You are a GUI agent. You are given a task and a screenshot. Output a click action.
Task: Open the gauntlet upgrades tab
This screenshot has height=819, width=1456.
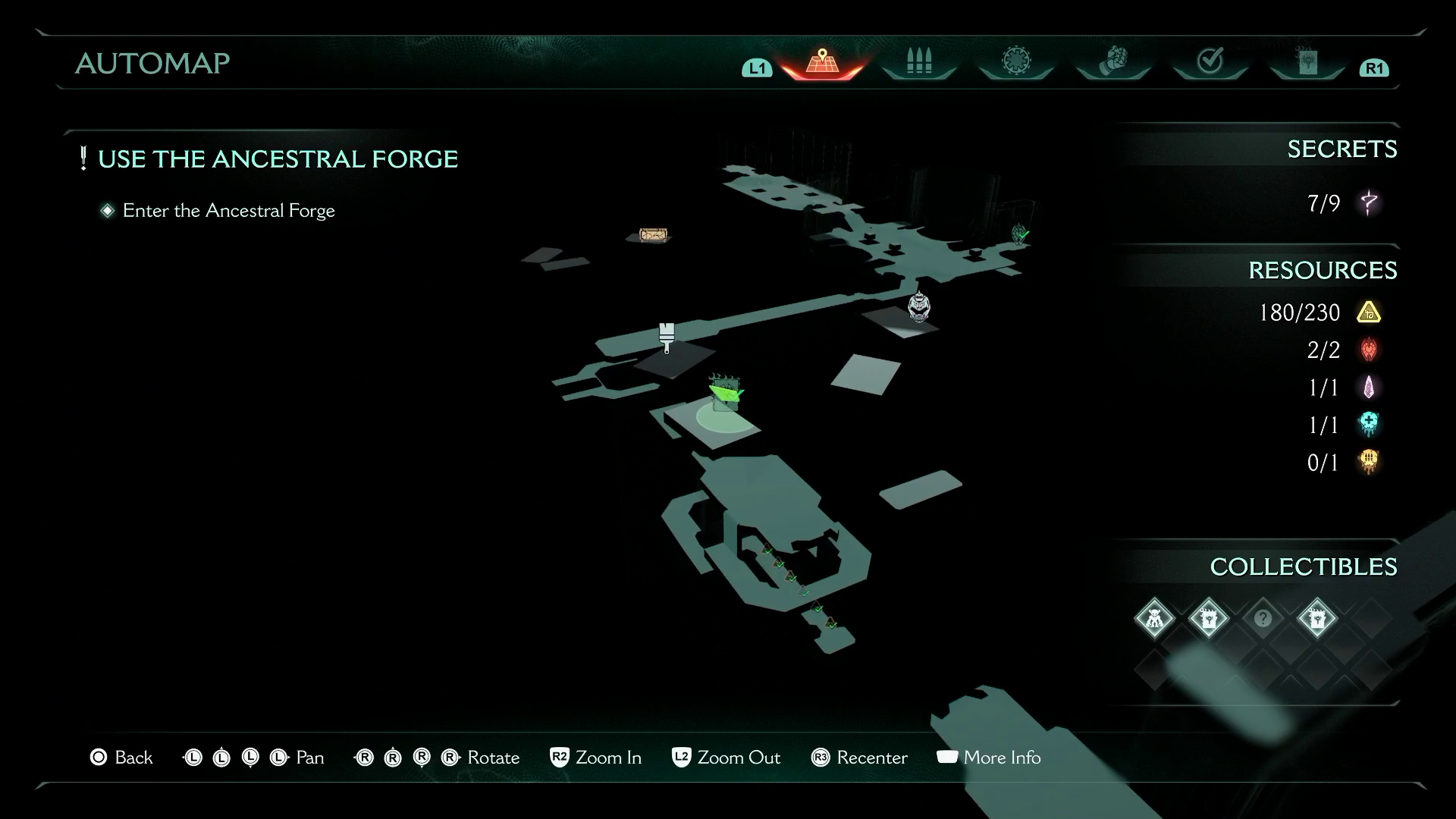[x=1112, y=61]
